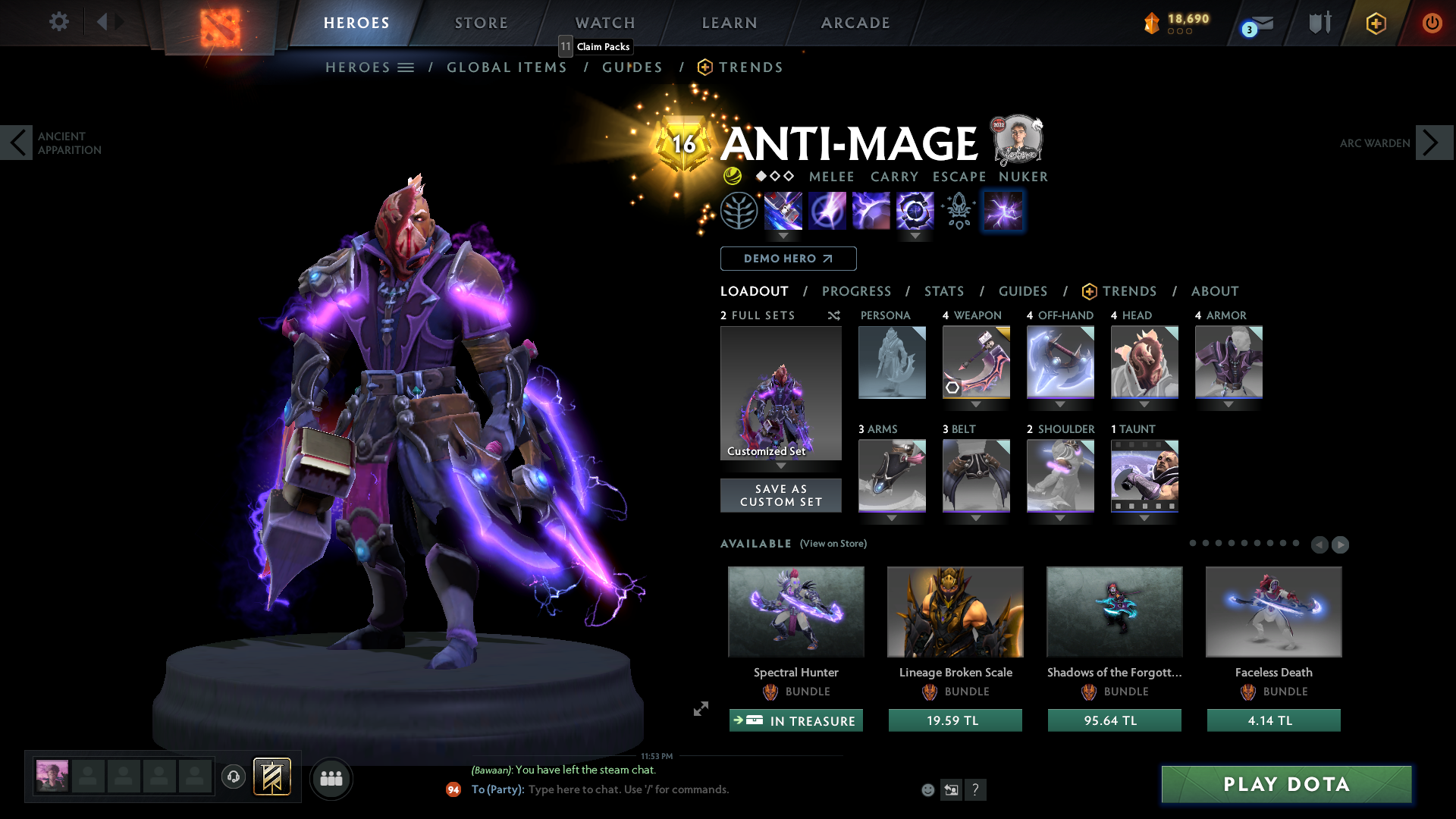The image size is (1456, 819).
Task: Click the friends list icon near party slots
Action: [331, 778]
